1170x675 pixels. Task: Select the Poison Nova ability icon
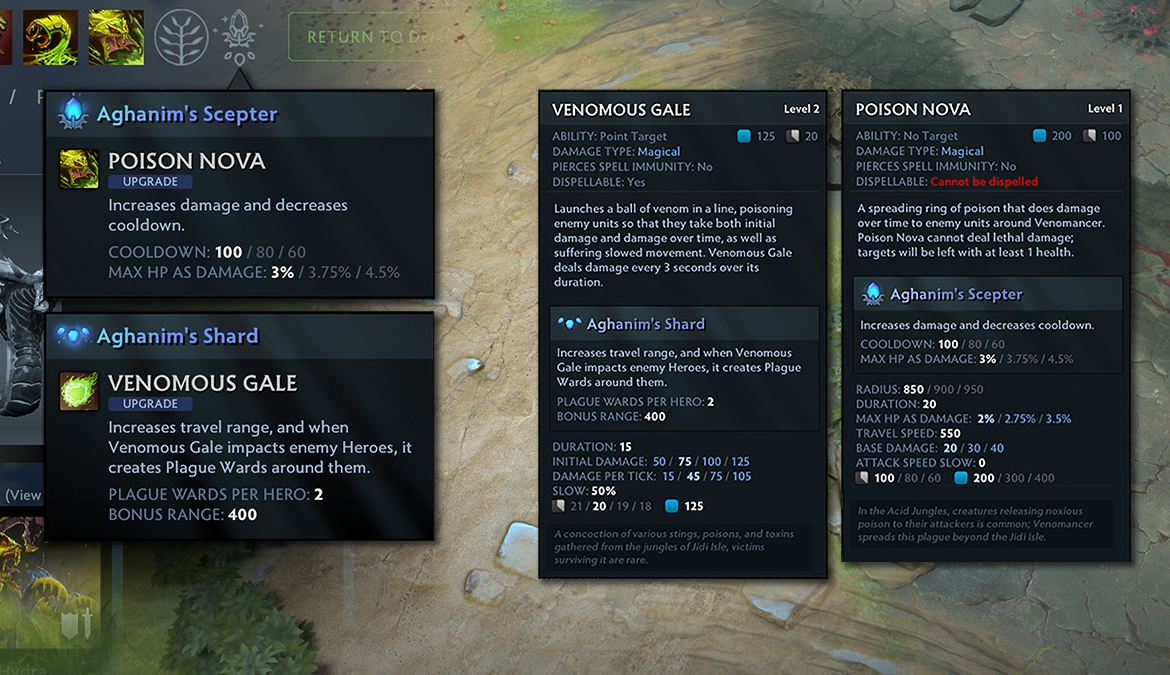116,37
